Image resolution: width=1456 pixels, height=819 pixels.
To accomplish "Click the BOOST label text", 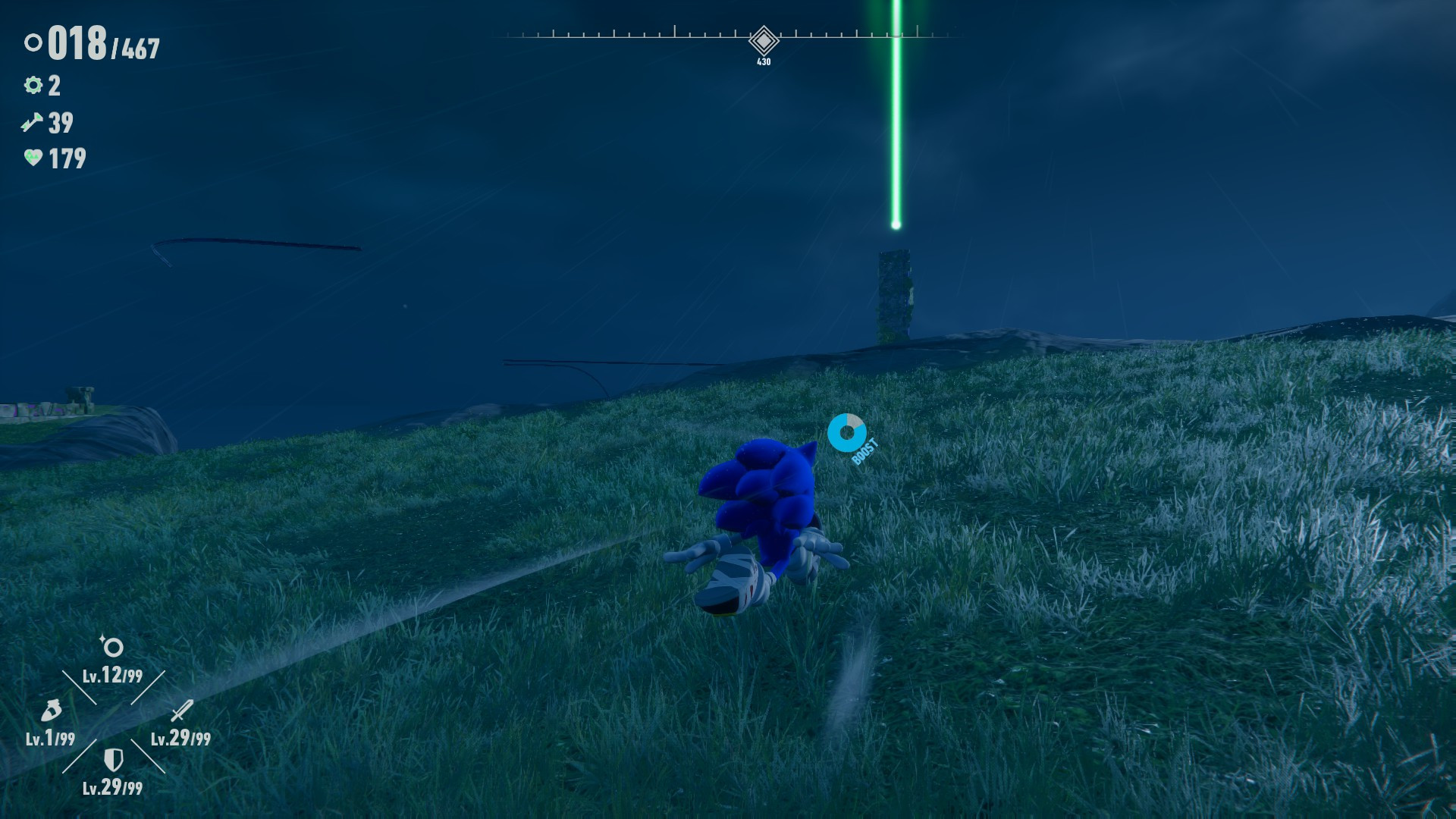I will pos(864,450).
